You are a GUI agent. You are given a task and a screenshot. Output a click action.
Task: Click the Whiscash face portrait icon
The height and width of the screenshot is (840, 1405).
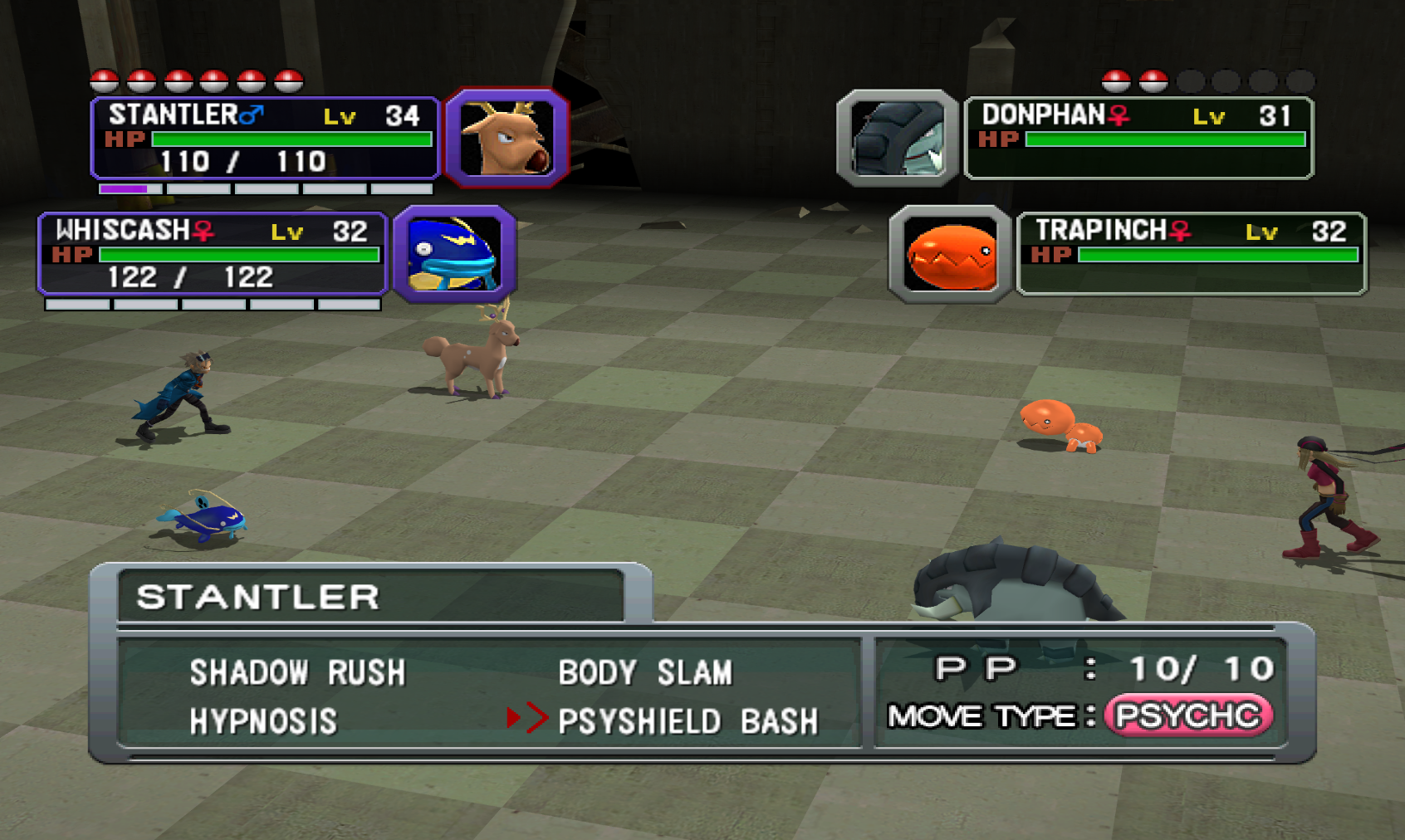tap(455, 256)
